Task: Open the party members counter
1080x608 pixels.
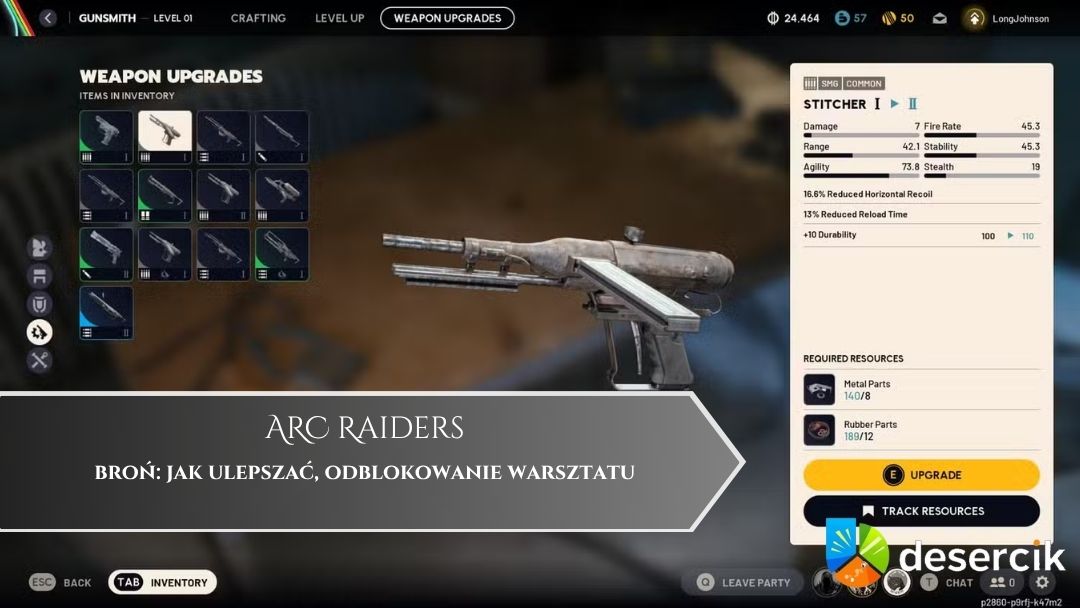Action: [x=1002, y=582]
